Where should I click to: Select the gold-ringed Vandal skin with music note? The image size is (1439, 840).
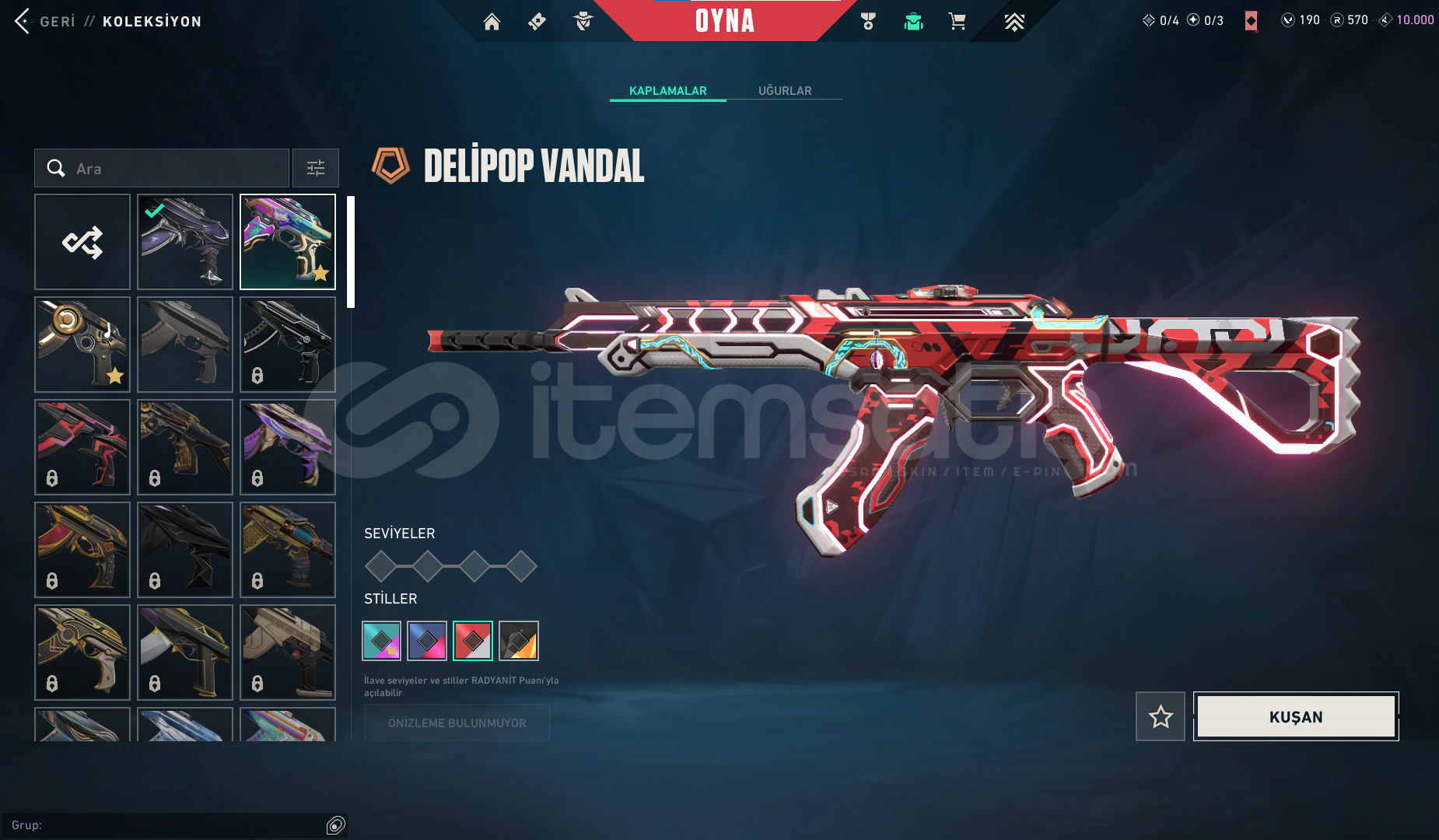(x=82, y=345)
